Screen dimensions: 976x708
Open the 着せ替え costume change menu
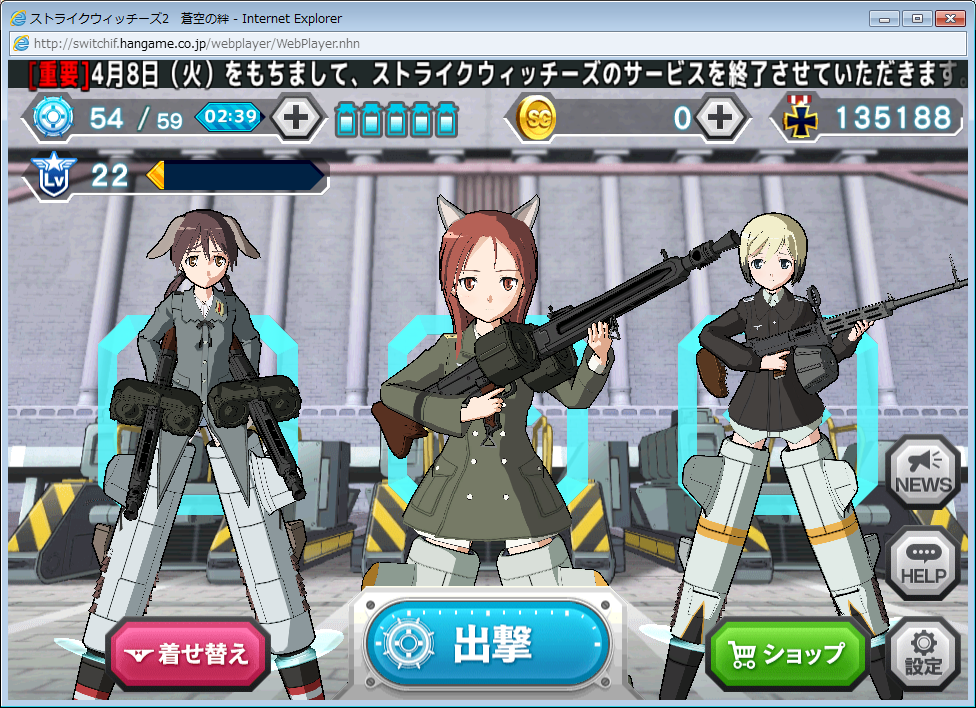(188, 655)
